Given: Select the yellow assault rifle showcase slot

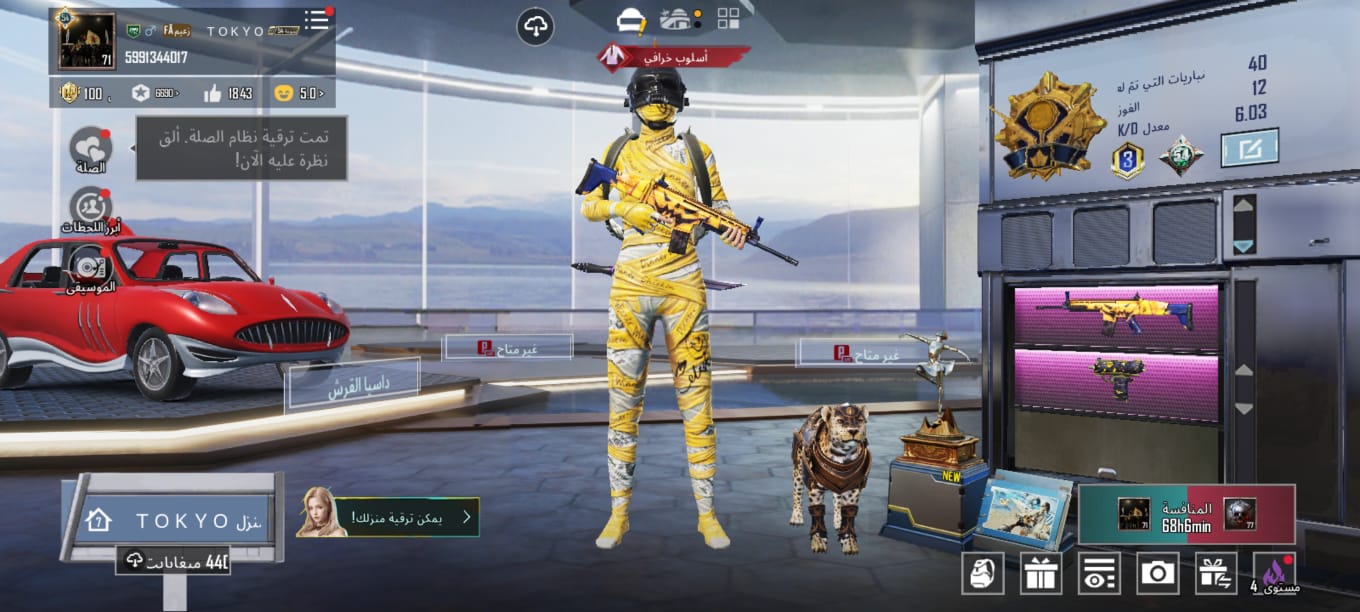Looking at the screenshot, I should [1116, 314].
